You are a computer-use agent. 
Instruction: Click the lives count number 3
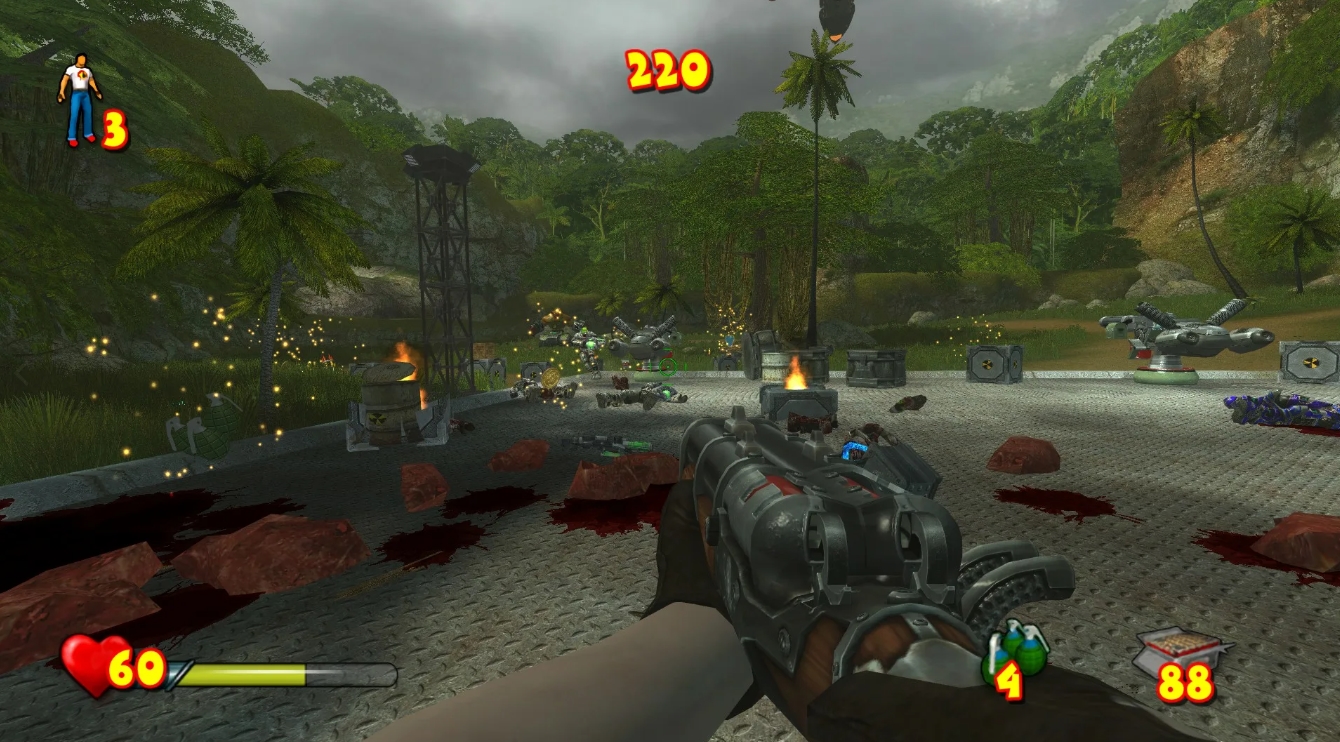(x=113, y=127)
